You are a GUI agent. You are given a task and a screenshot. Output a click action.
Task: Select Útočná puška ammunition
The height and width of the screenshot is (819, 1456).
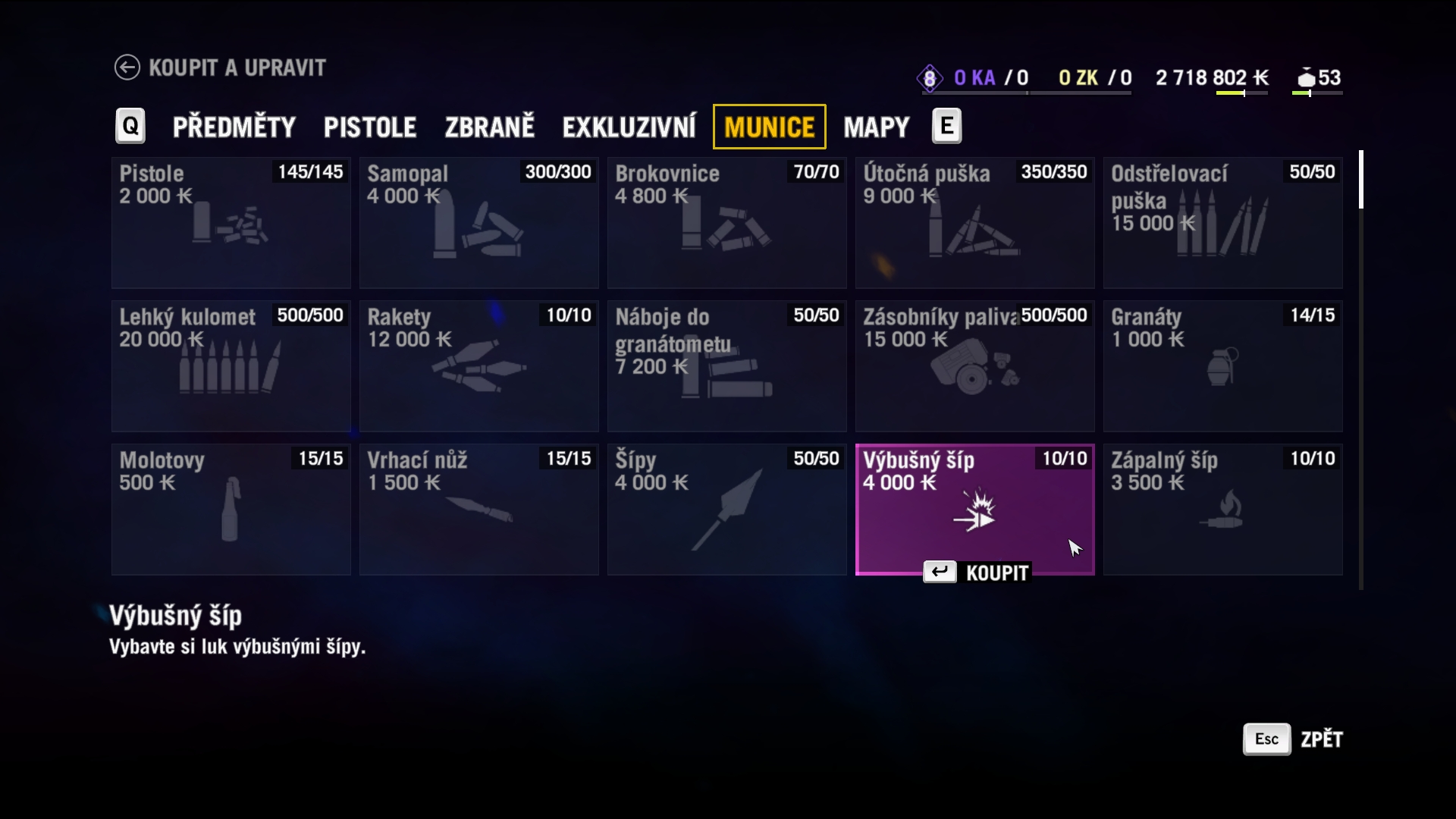pos(974,222)
